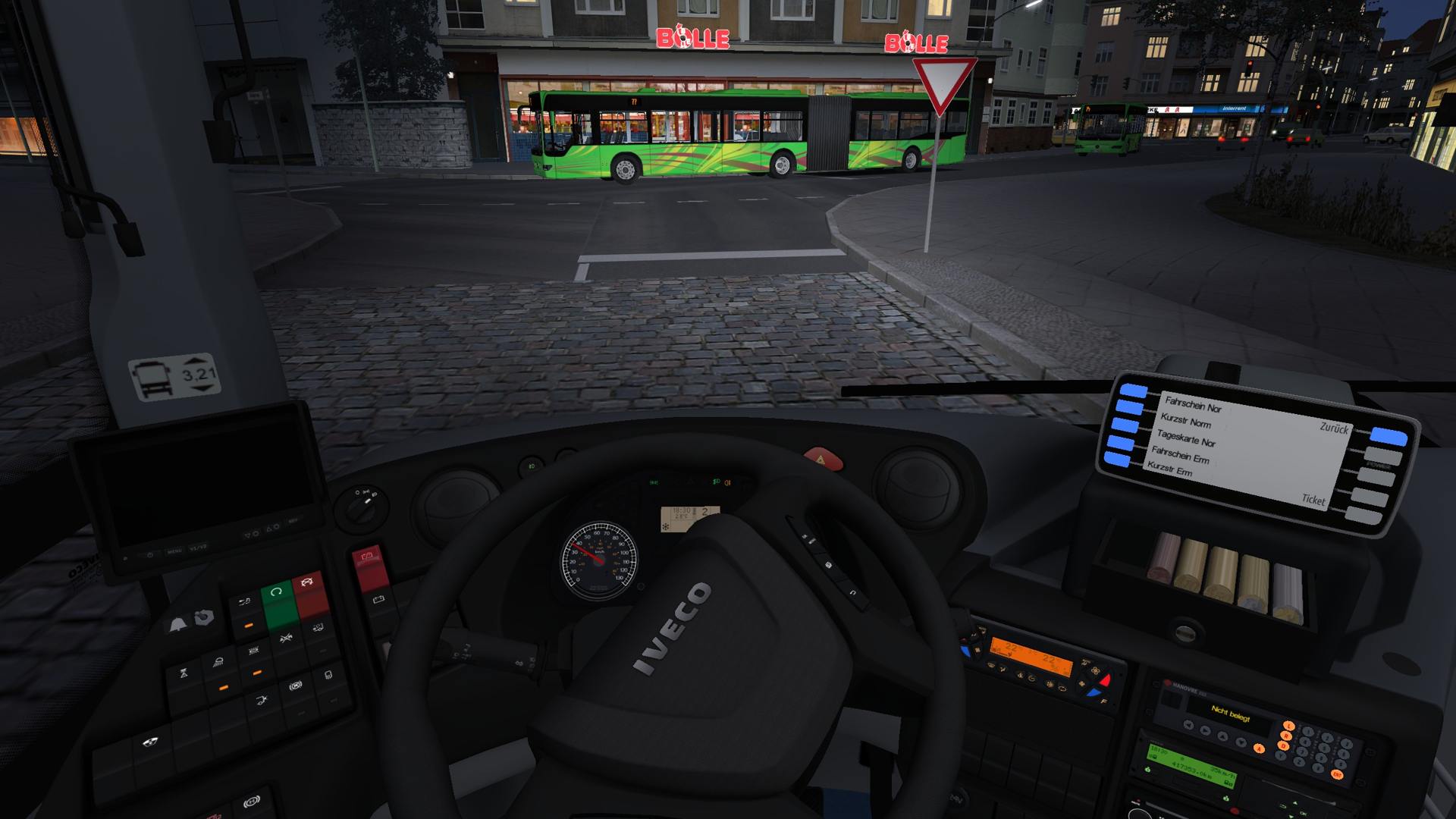
Task: Click the orange ENT key on the keypad
Action: pos(1336,774)
